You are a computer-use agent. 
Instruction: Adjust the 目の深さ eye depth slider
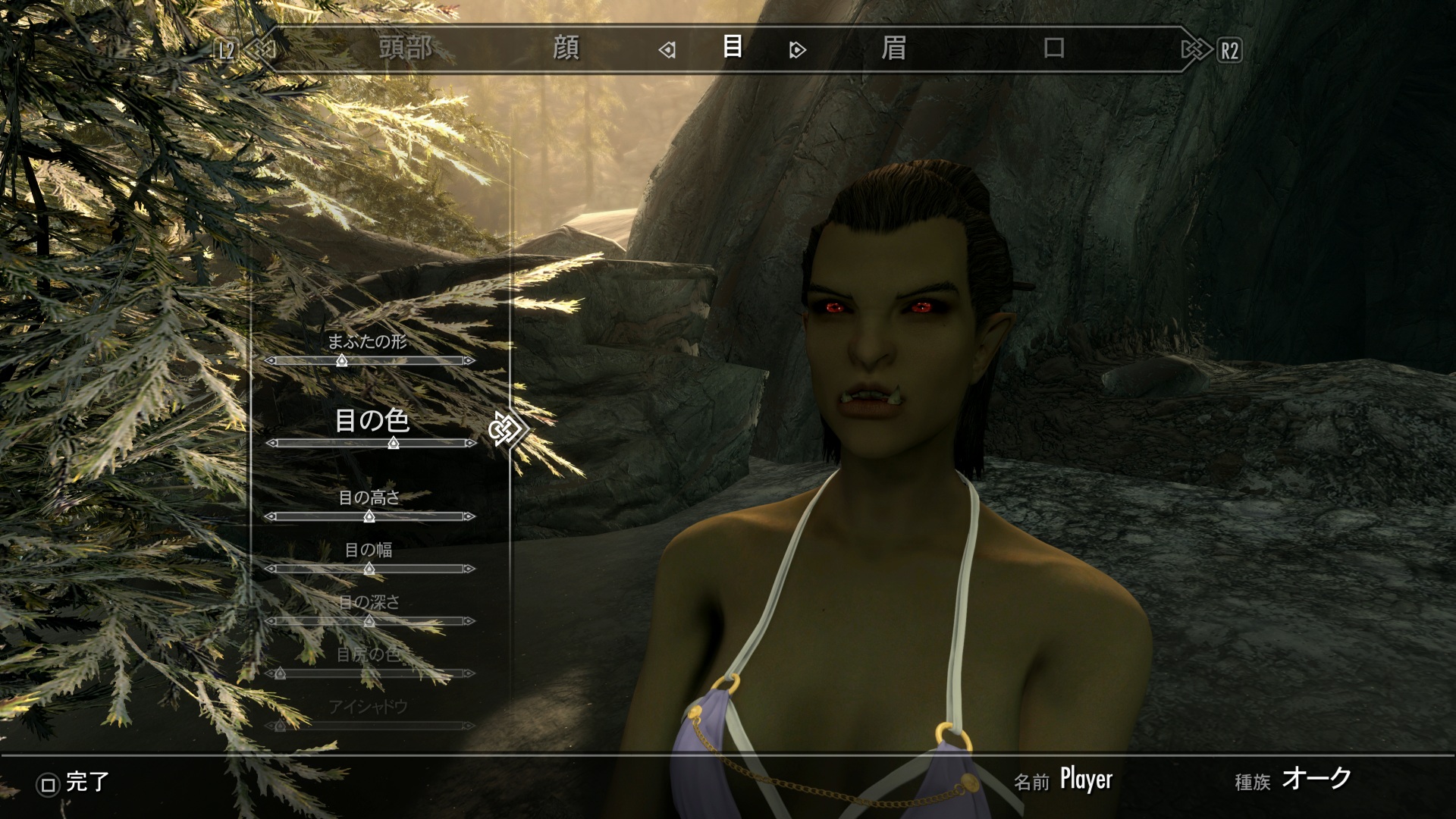click(369, 621)
